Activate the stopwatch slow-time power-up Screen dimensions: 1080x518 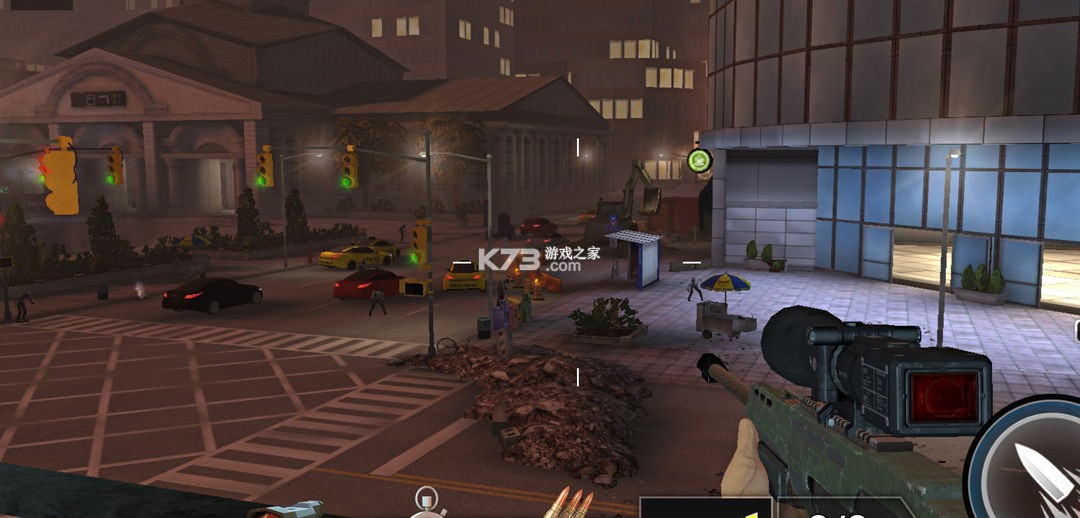428,503
